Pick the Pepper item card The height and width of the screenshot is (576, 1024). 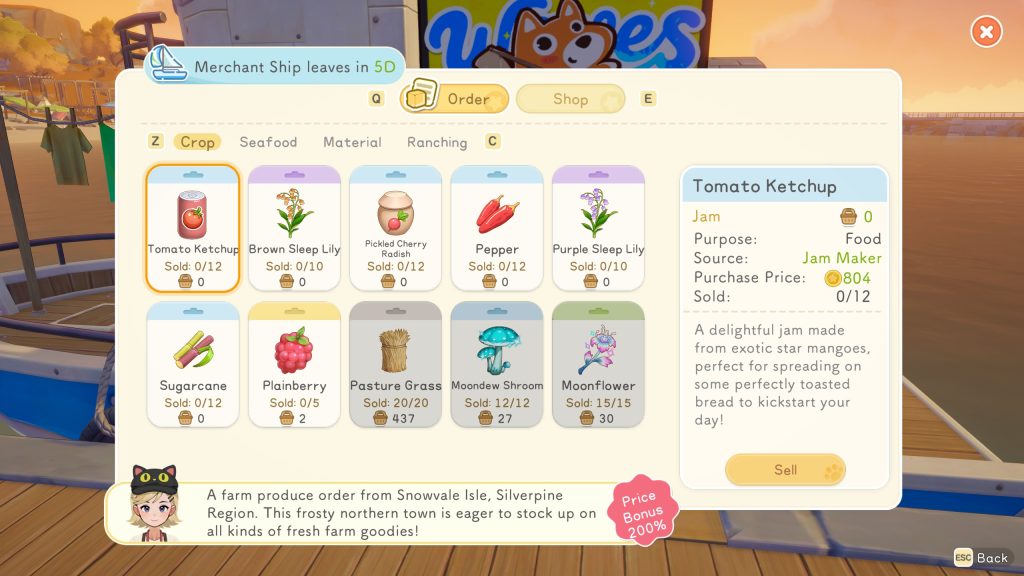497,227
